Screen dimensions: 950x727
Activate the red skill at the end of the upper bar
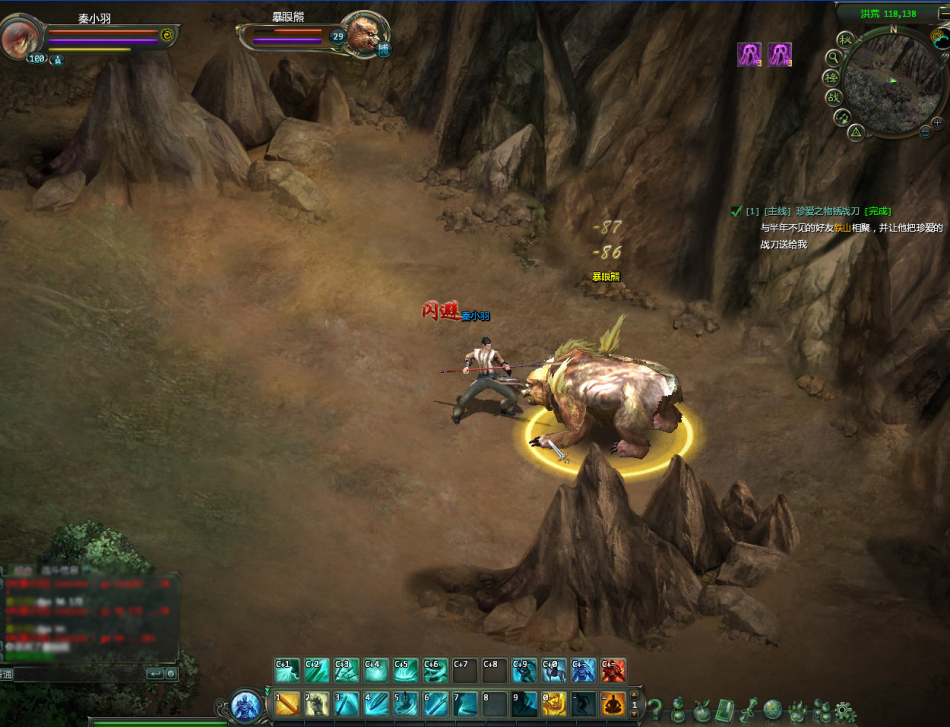click(x=613, y=669)
